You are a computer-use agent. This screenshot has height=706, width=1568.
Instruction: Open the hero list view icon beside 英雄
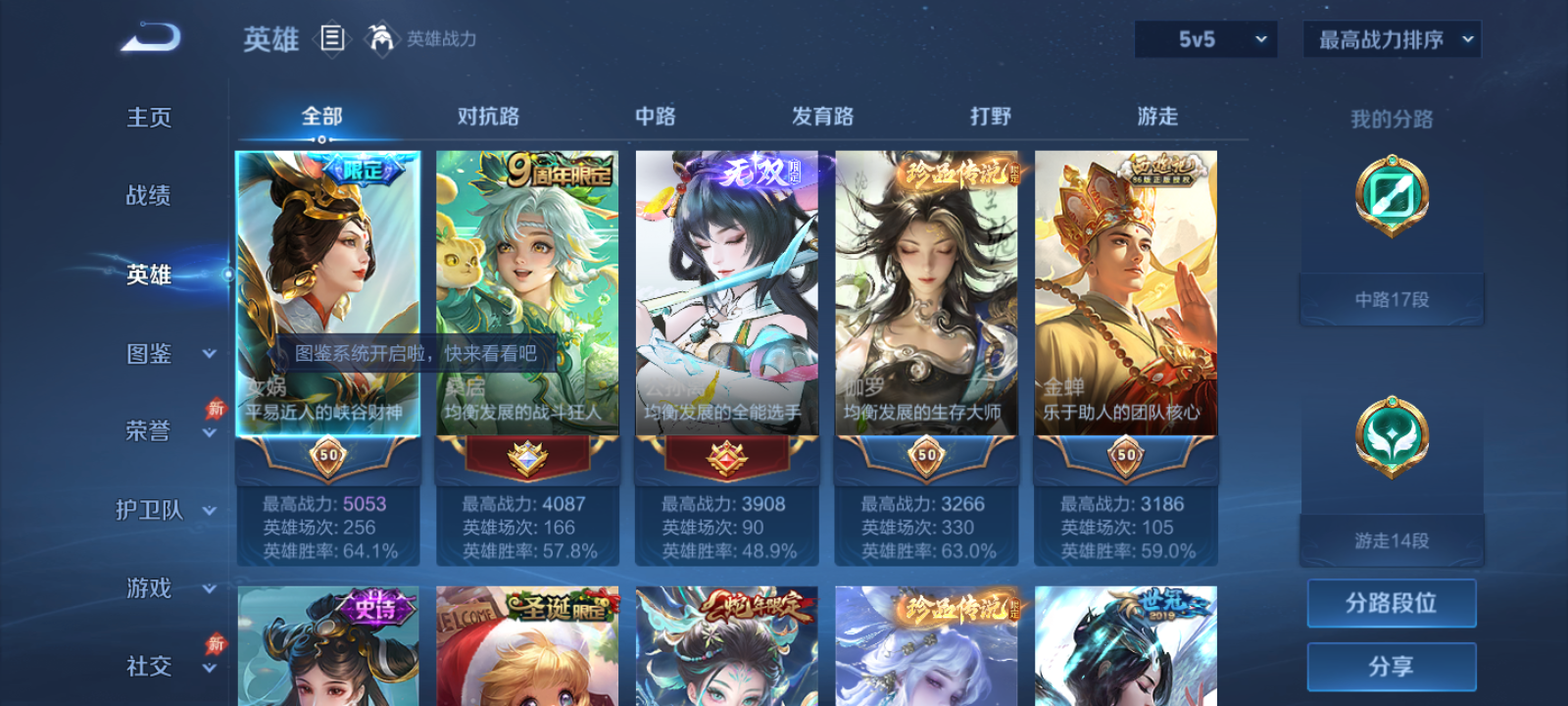coord(331,39)
